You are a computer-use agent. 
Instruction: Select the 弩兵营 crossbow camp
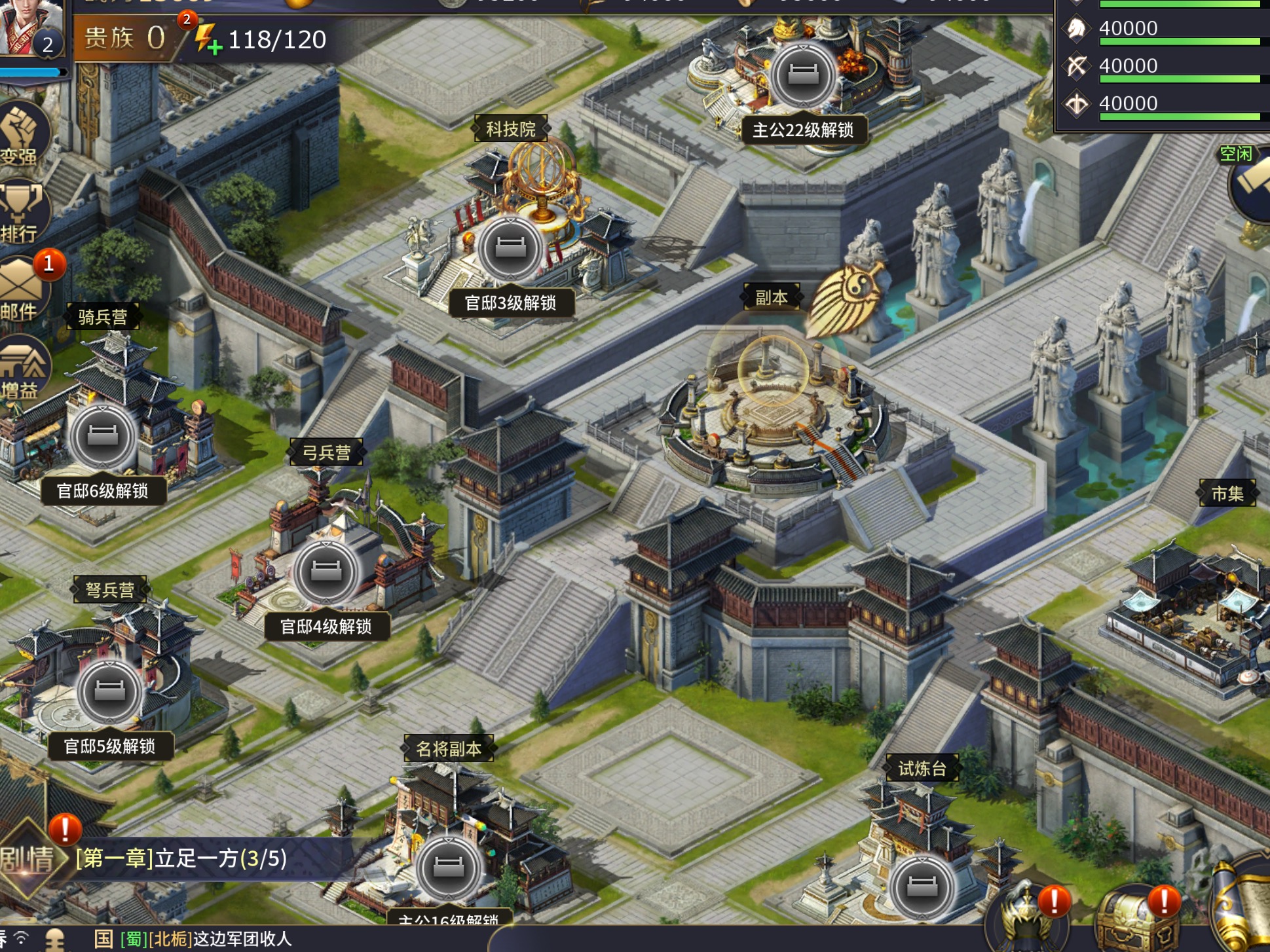pyautogui.click(x=109, y=590)
